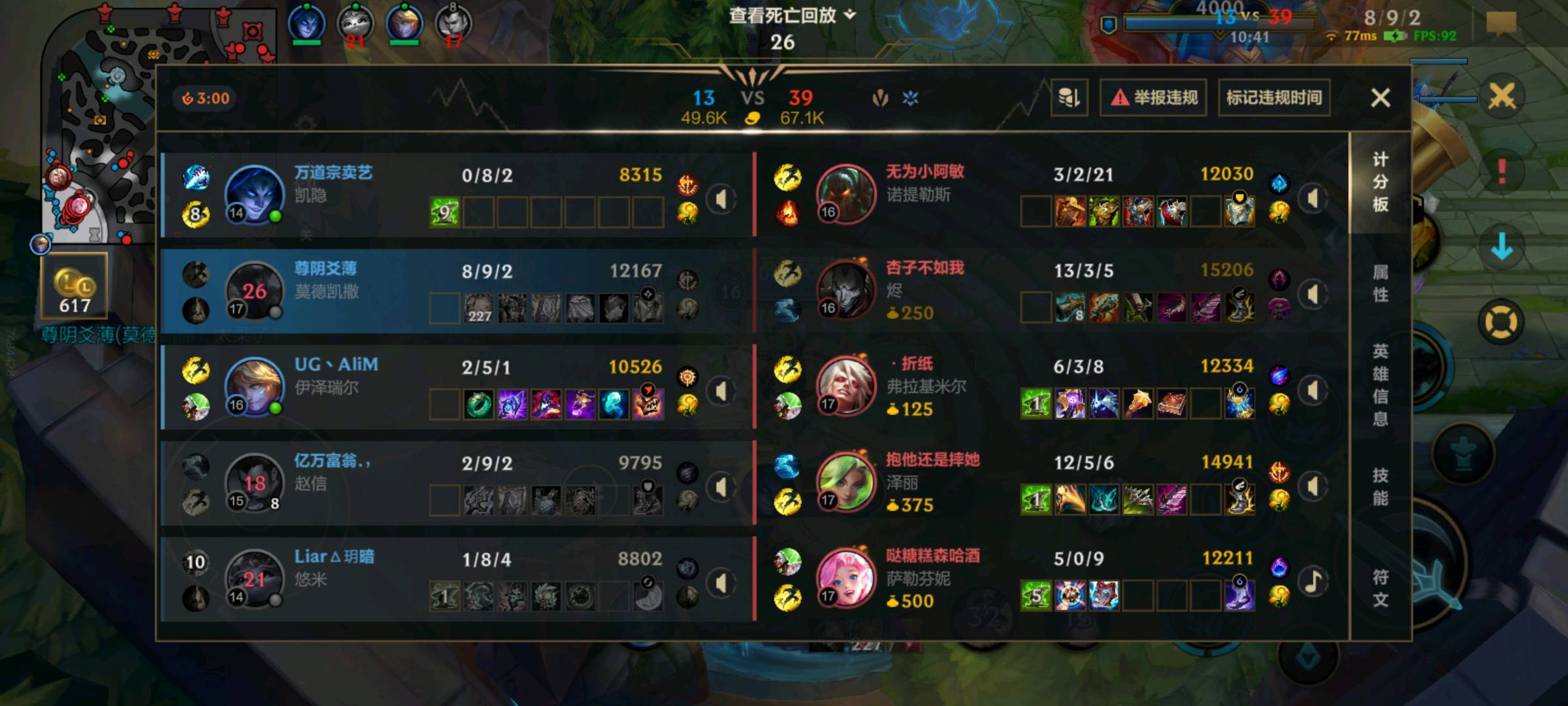Mute 万道宗卖艺's speaker icon
This screenshot has width=1568, height=706.
click(x=721, y=201)
